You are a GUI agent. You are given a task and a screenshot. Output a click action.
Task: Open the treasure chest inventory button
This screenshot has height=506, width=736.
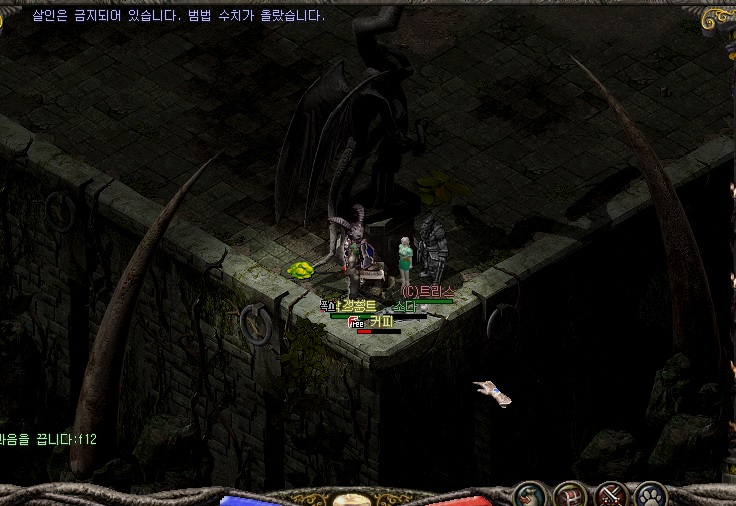(571, 495)
